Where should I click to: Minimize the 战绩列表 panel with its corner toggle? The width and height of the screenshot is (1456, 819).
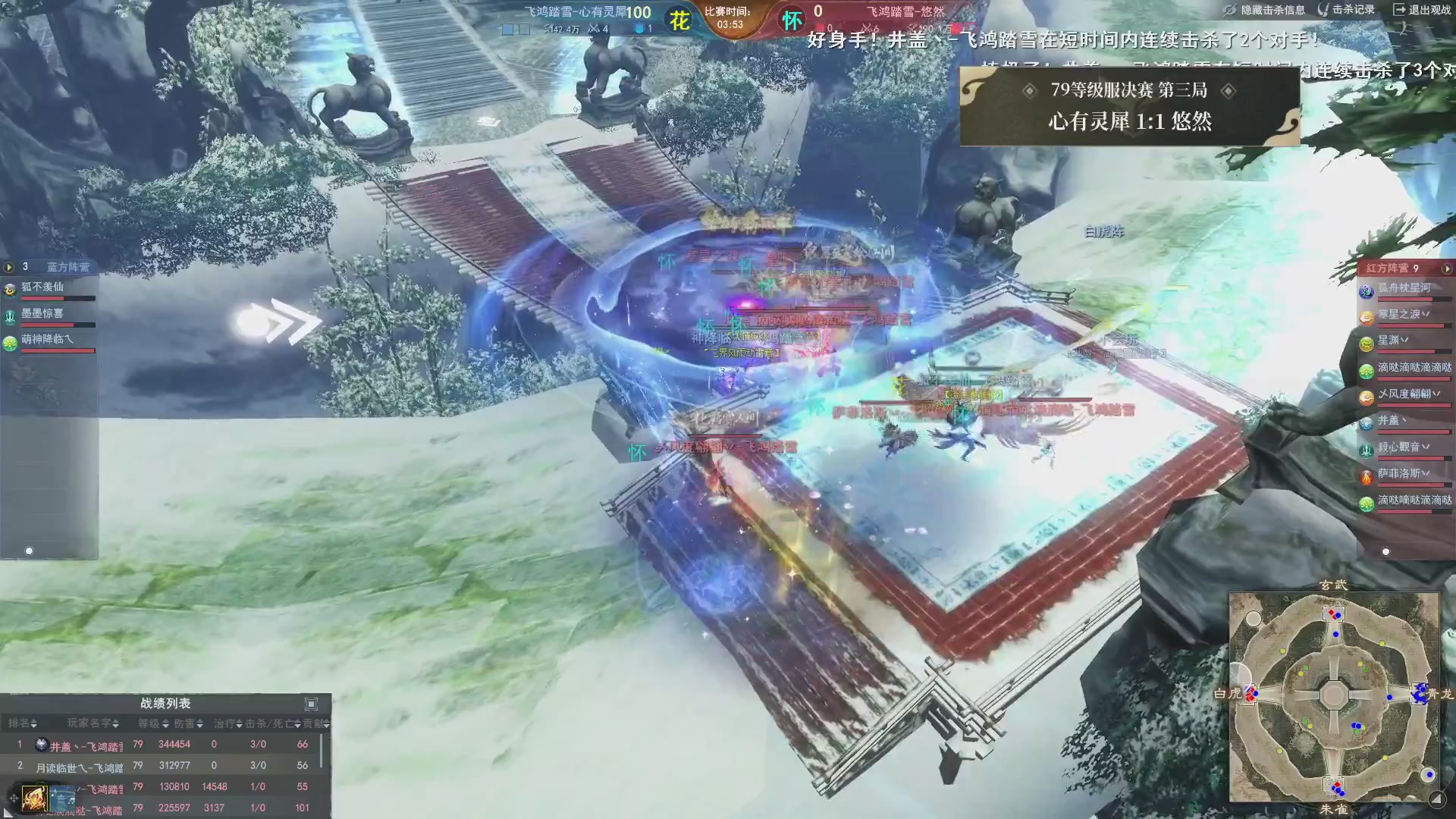(311, 704)
